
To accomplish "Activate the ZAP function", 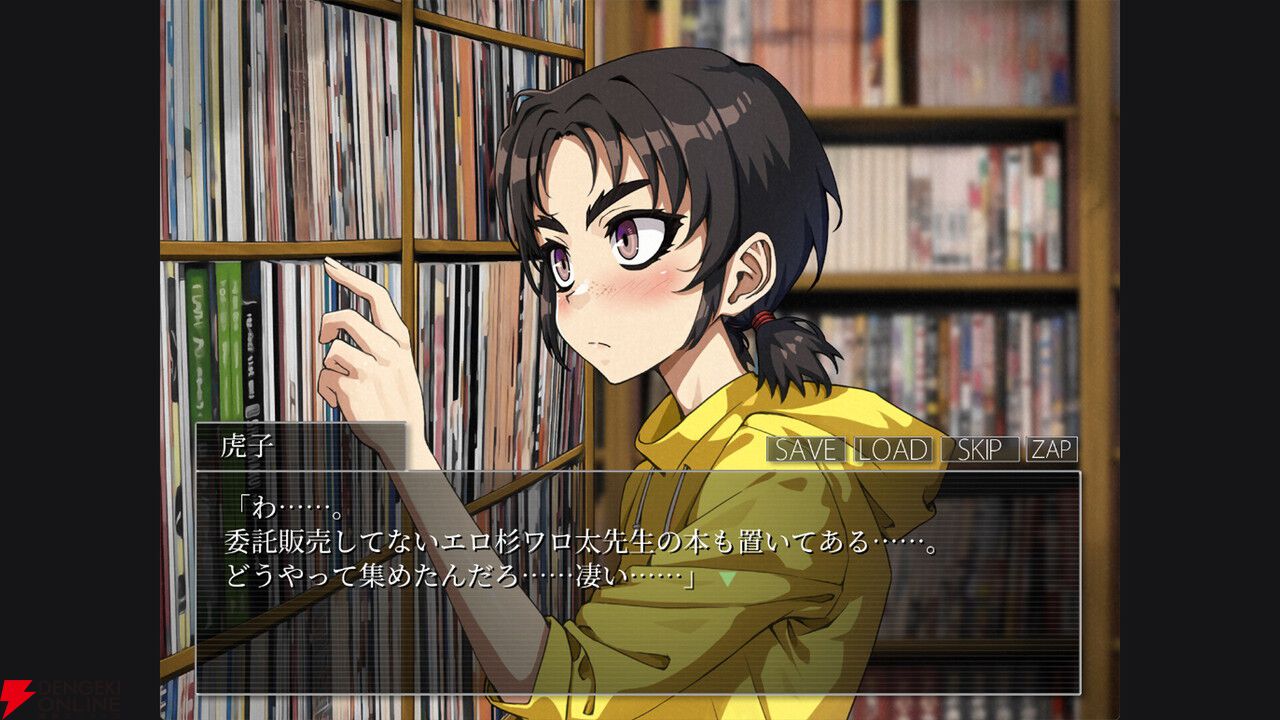I will (x=1050, y=450).
